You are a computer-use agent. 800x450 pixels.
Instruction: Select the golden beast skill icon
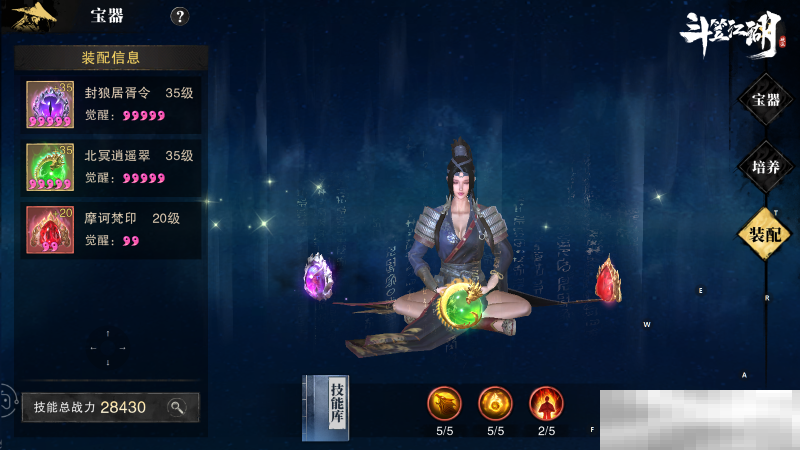click(x=445, y=403)
